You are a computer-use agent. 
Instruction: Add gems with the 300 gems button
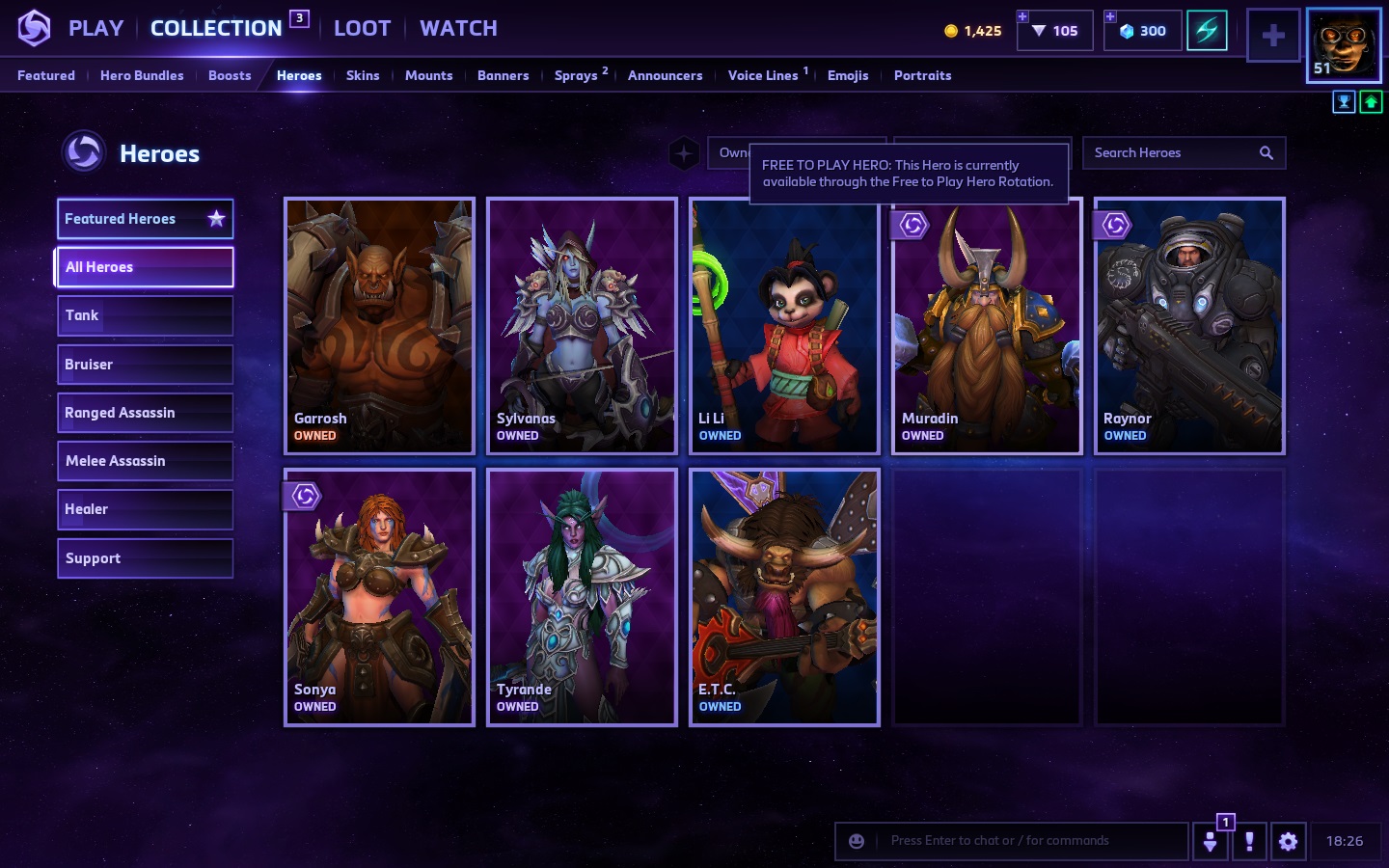[x=1143, y=31]
